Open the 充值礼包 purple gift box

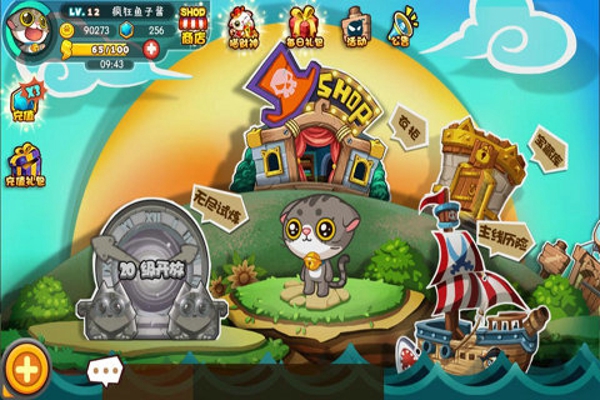point(26,165)
